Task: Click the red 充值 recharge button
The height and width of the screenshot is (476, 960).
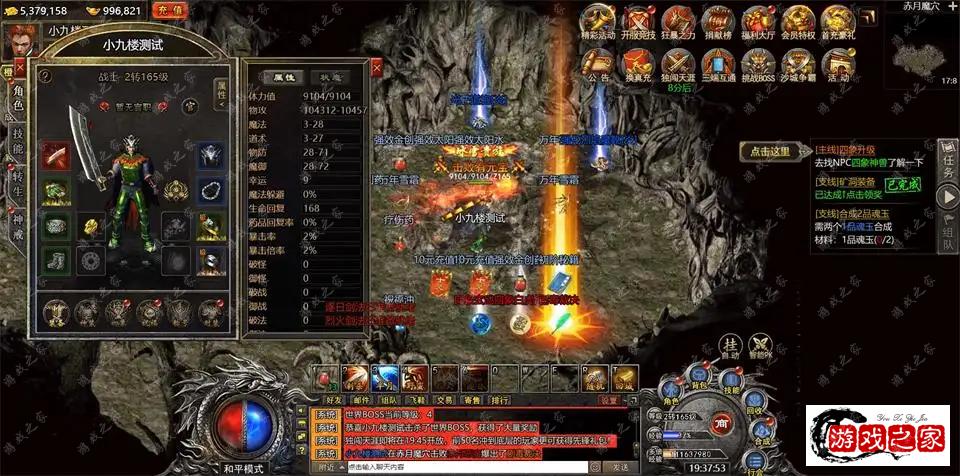Action: 171,10
